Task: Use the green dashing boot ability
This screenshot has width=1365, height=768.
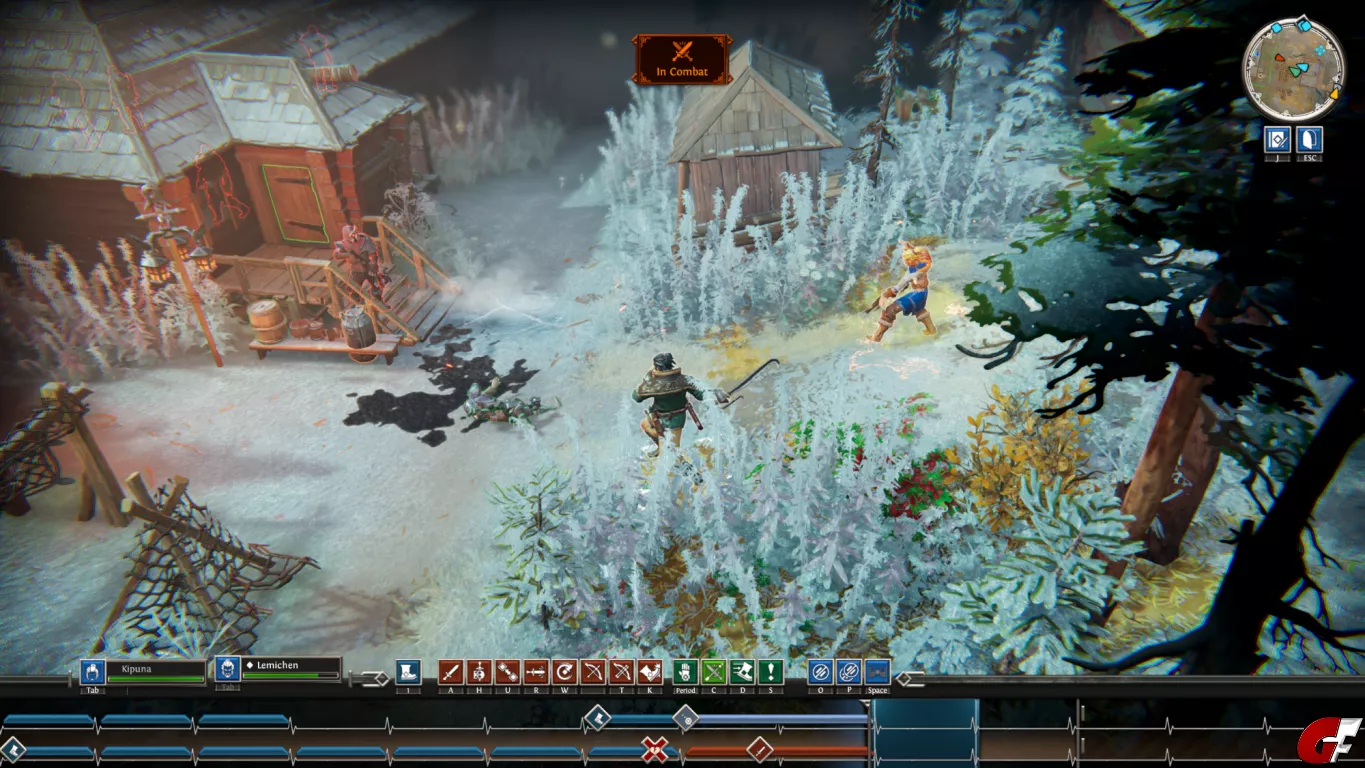Action: pos(742,672)
